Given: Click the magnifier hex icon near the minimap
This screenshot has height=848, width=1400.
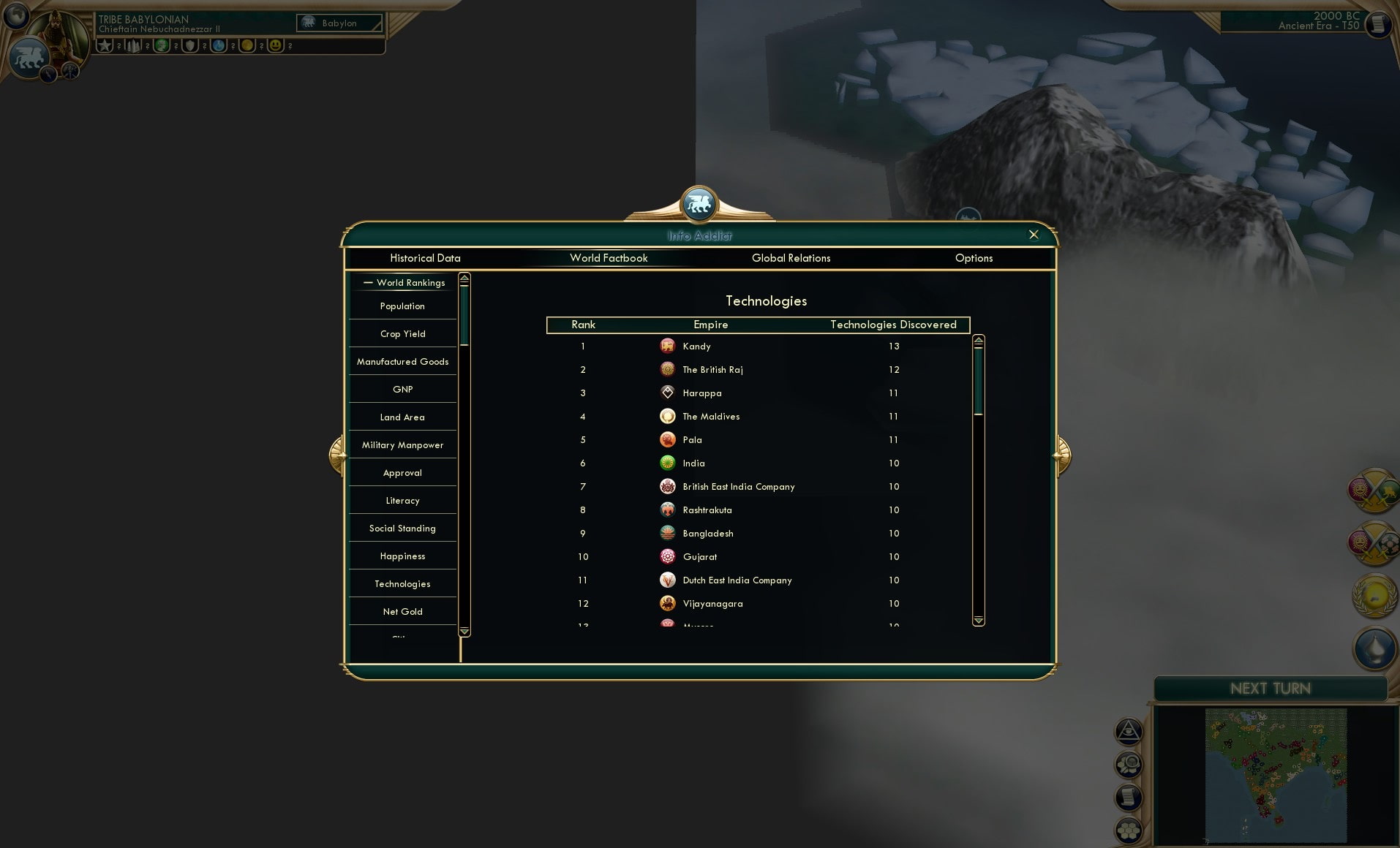Looking at the screenshot, I should pos(1129,765).
